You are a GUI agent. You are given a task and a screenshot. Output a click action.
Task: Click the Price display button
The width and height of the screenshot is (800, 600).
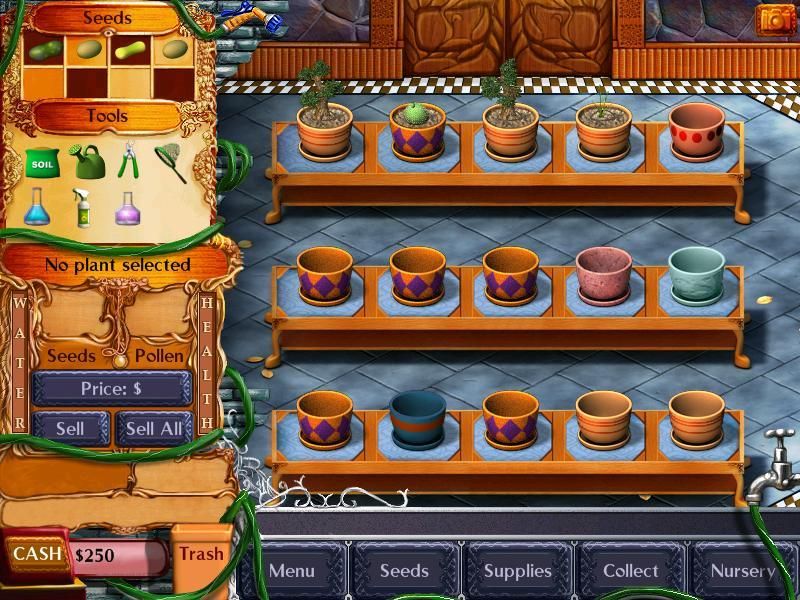[x=111, y=388]
